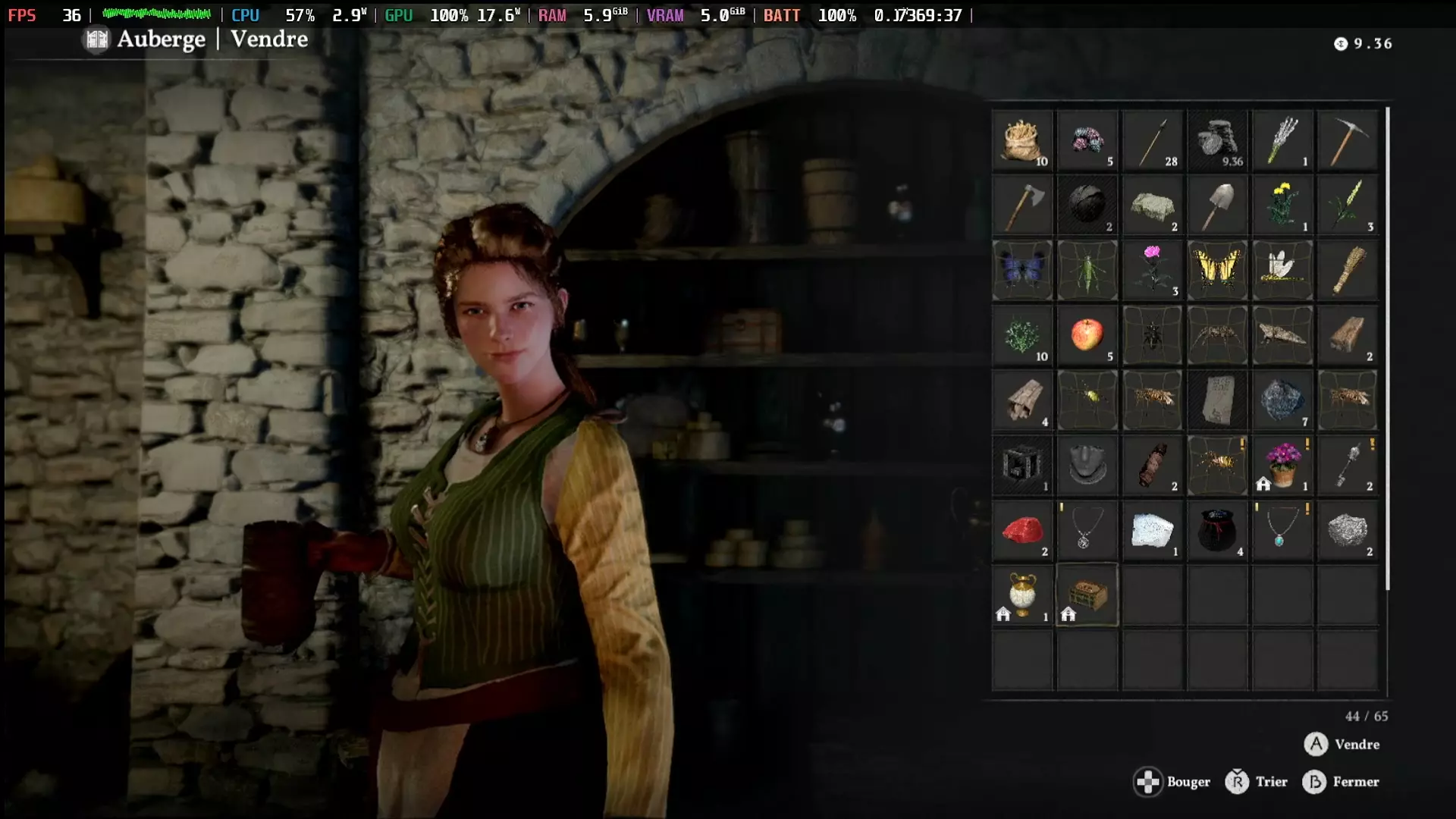The height and width of the screenshot is (819, 1456).
Task: Select the pink rose flower stack
Action: (x=1153, y=271)
